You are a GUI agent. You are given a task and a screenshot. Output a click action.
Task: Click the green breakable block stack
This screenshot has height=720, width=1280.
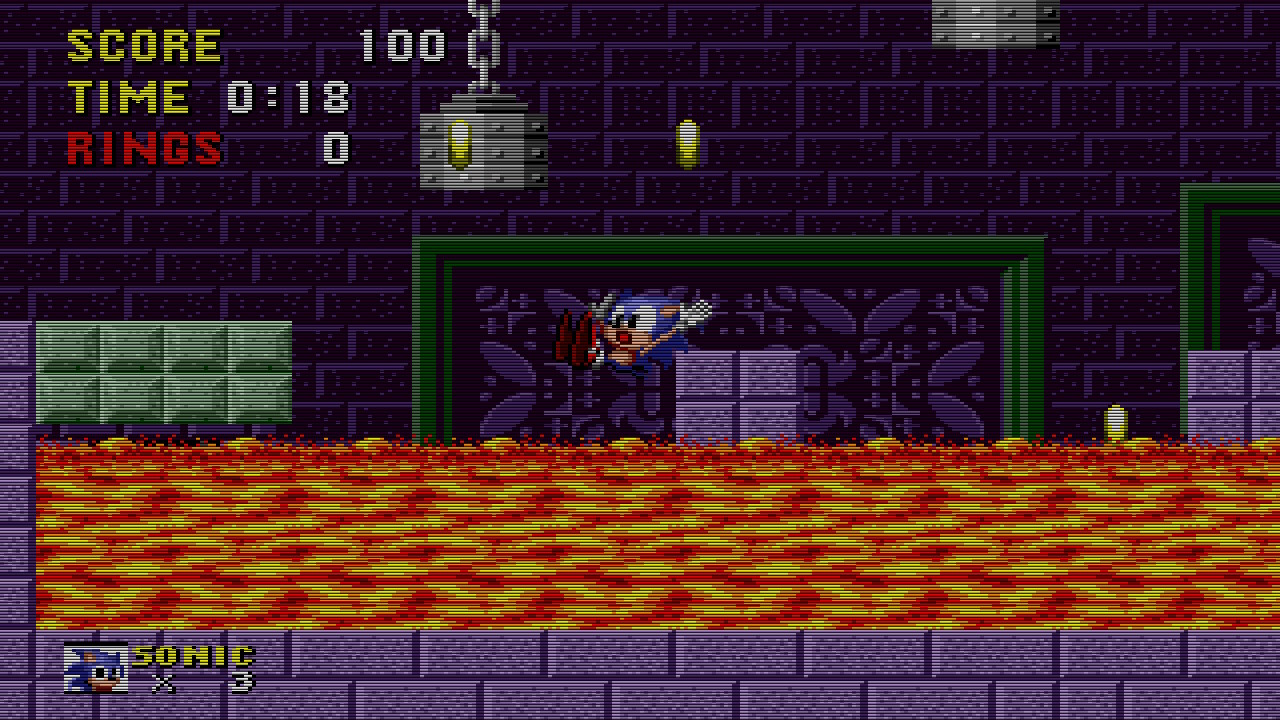163,370
